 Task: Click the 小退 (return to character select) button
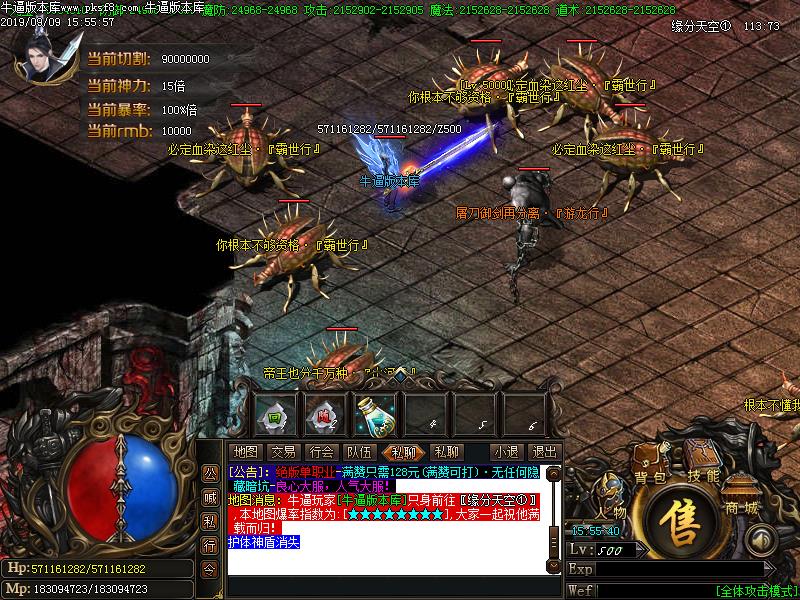[506, 452]
